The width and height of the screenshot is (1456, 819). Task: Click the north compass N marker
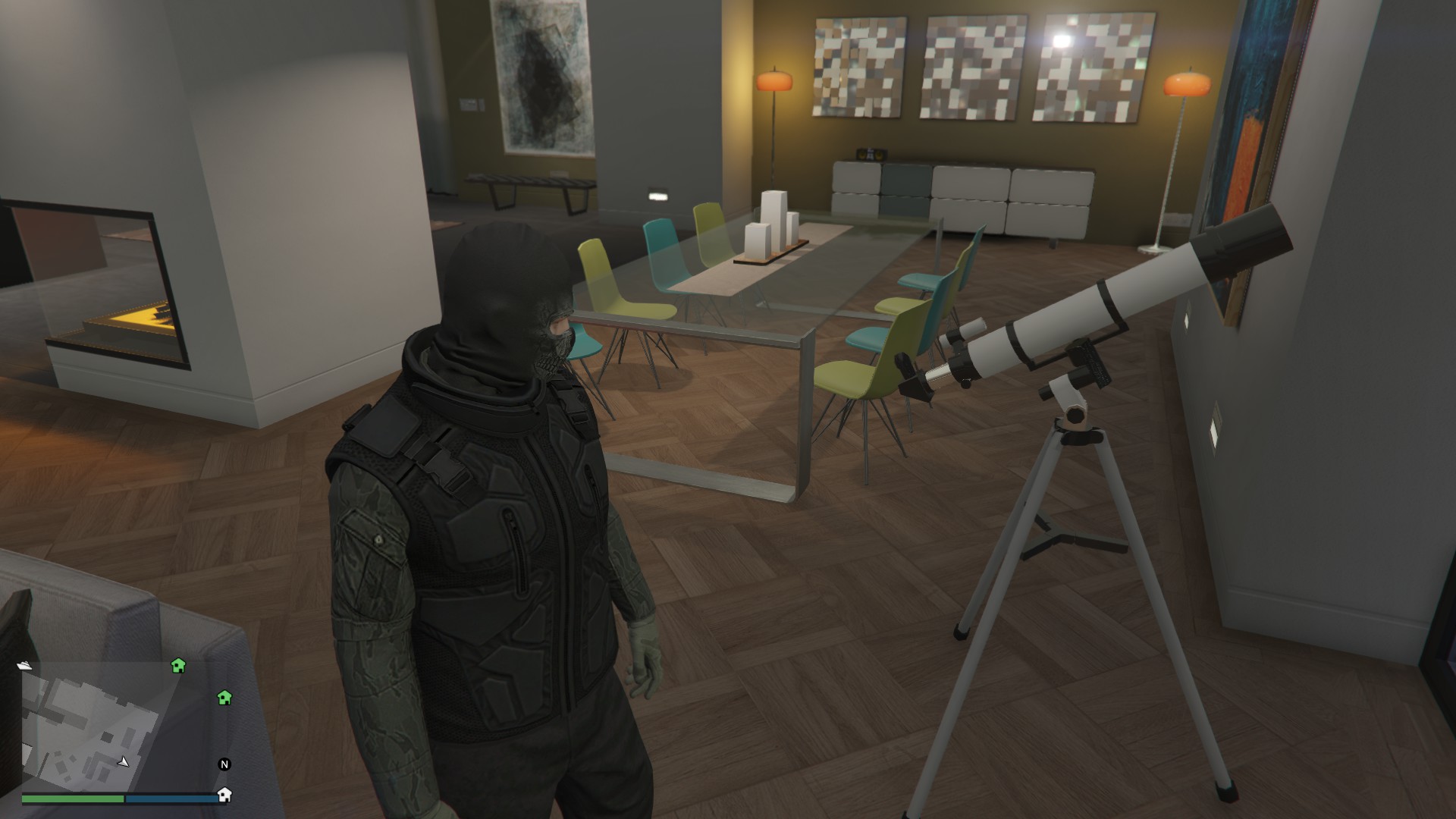[x=224, y=764]
